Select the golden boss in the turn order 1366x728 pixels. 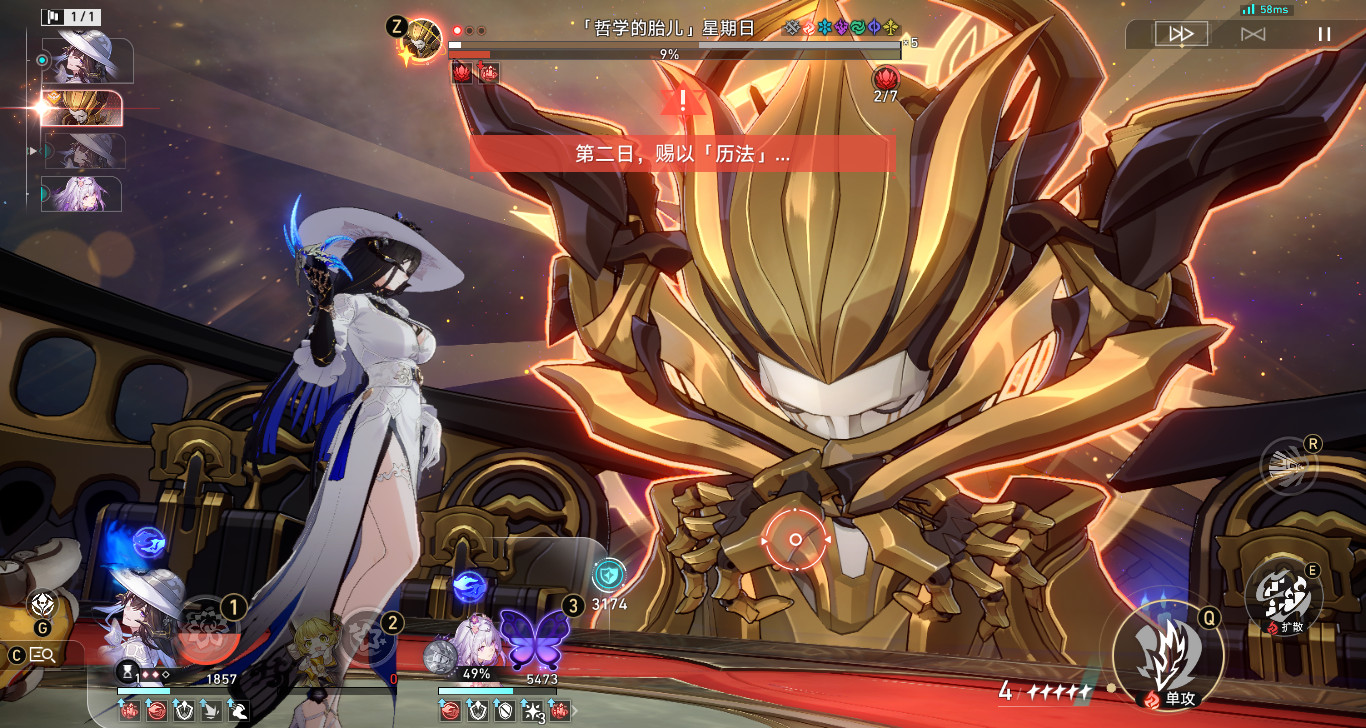(x=82, y=108)
